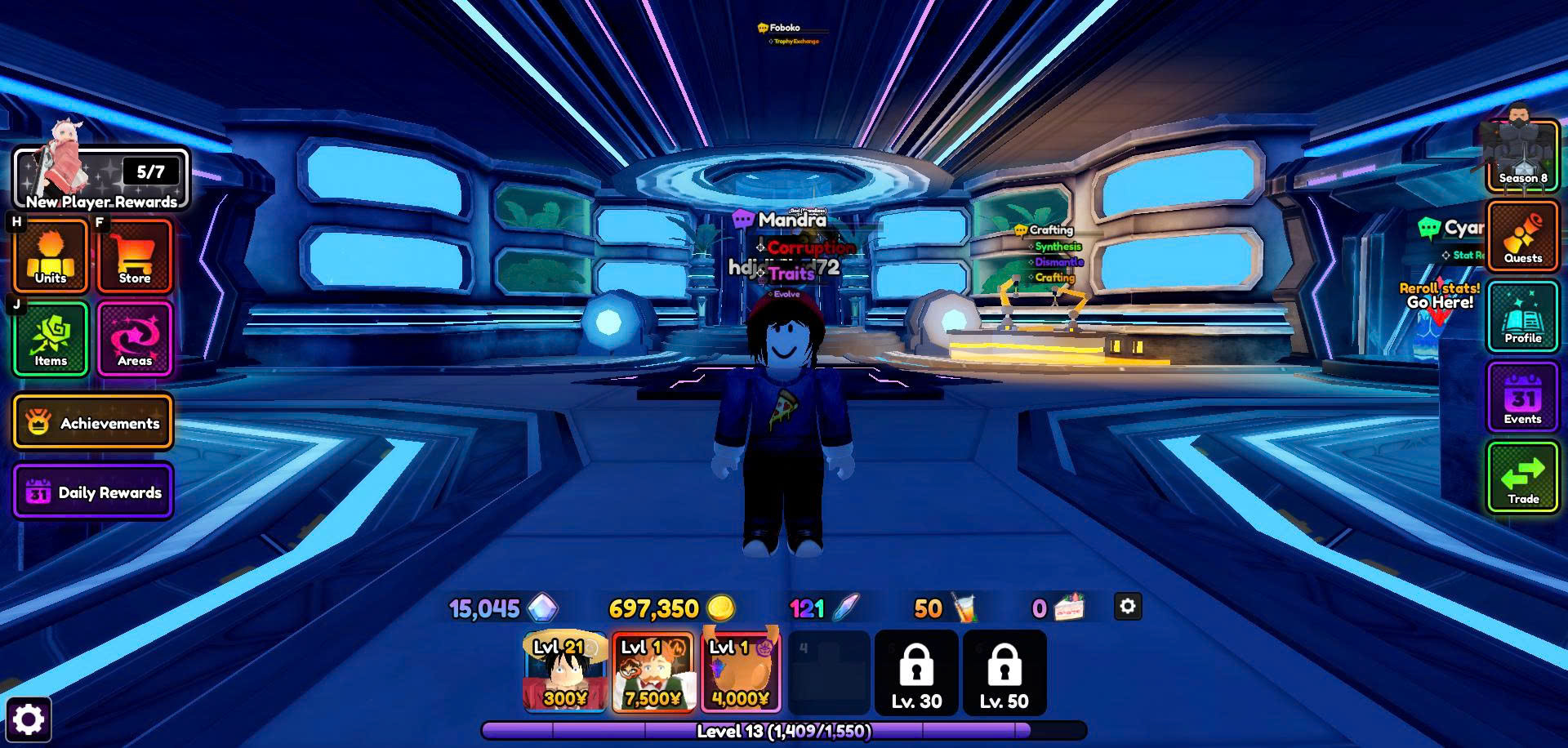View the Achievements list
The width and height of the screenshot is (1568, 748).
93,423
